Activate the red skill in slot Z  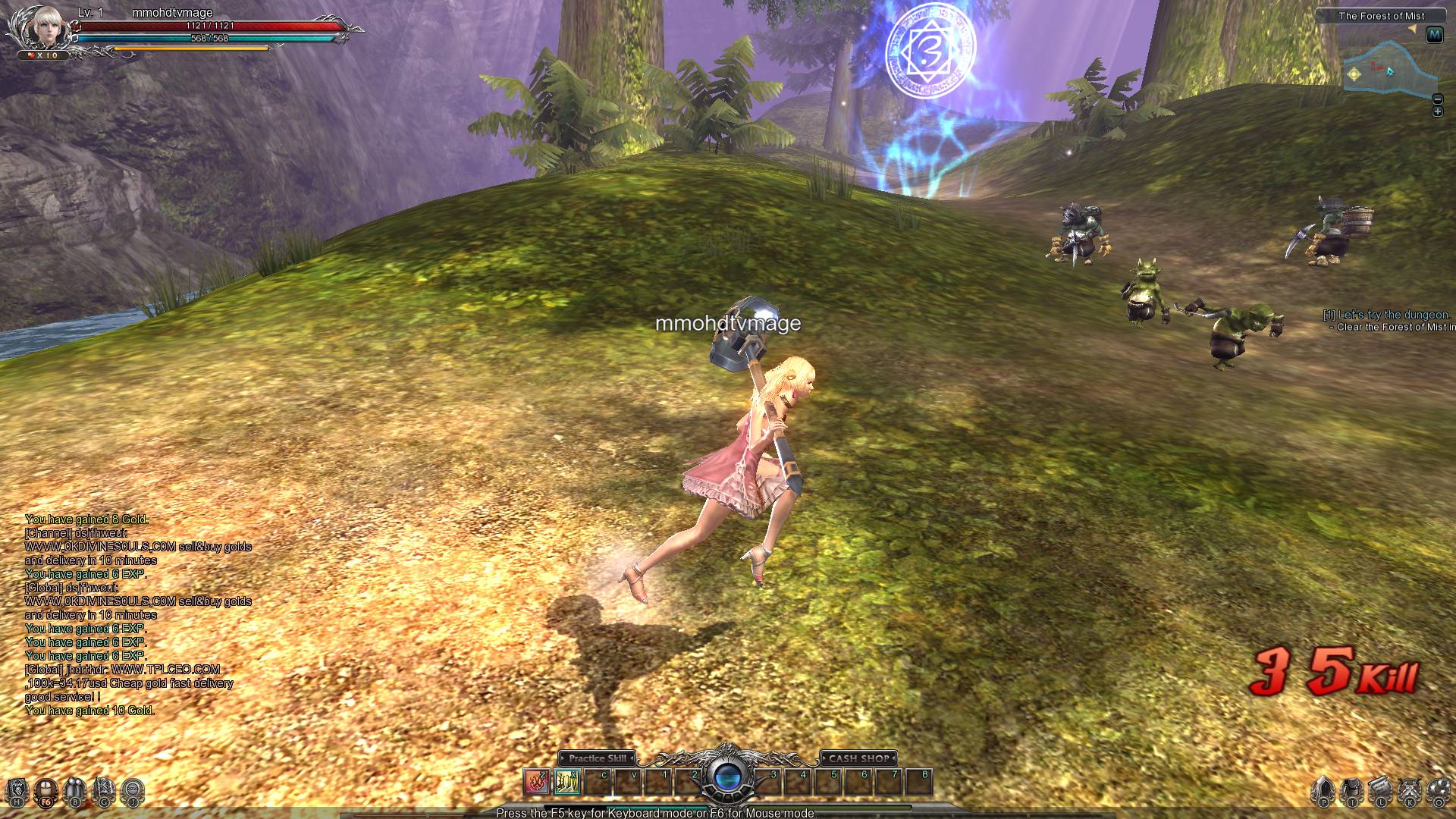click(537, 781)
